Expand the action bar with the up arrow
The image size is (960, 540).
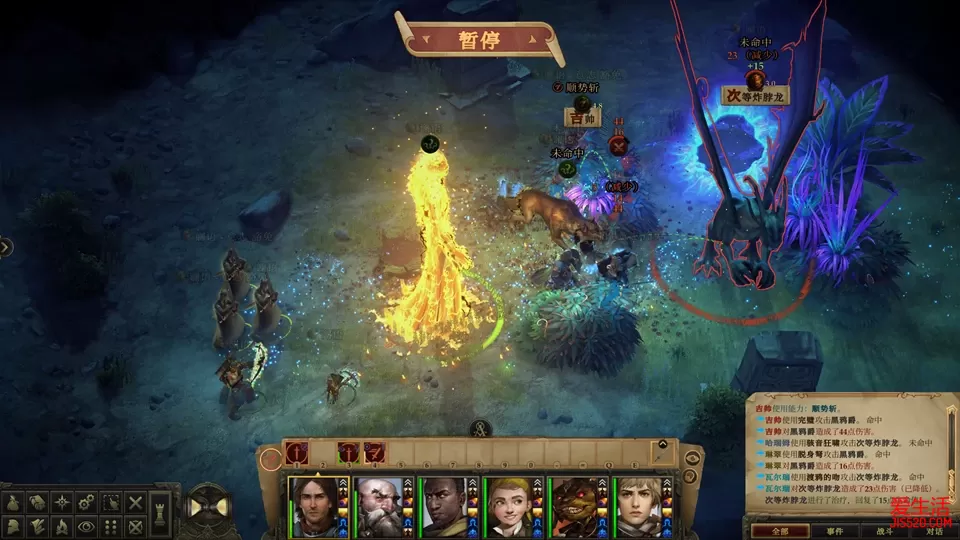click(661, 444)
